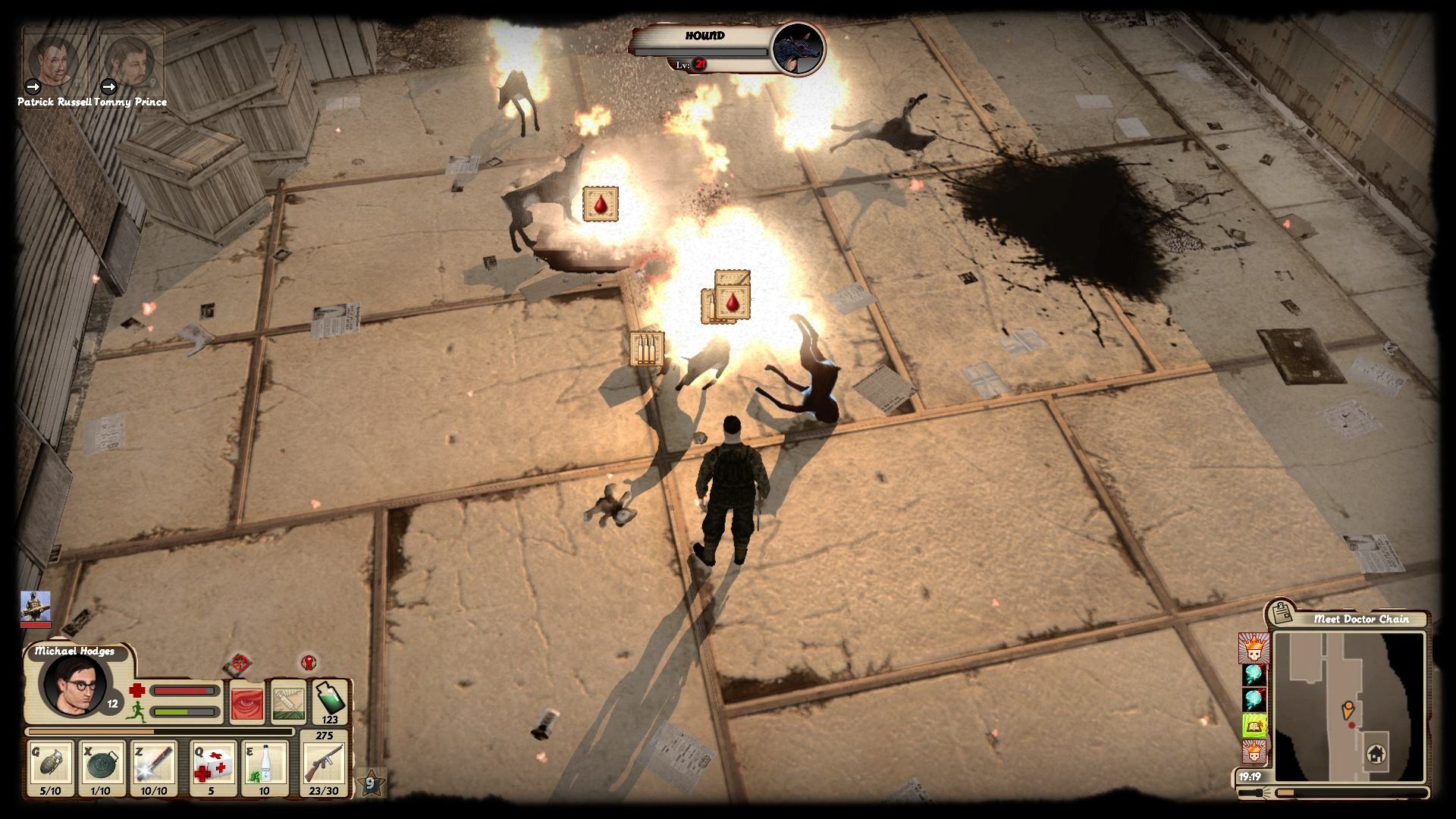
Task: Select the frag grenade slot
Action: [x=50, y=767]
